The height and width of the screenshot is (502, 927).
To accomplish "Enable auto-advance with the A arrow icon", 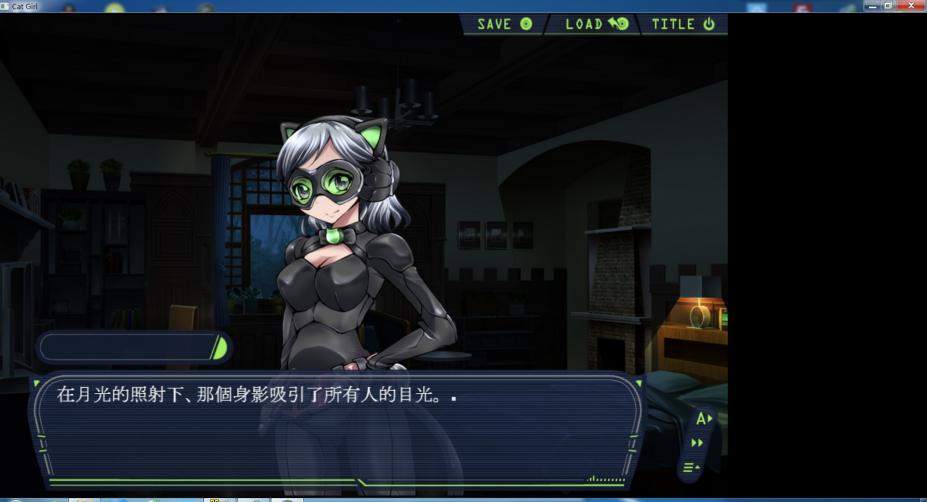I will (x=703, y=419).
